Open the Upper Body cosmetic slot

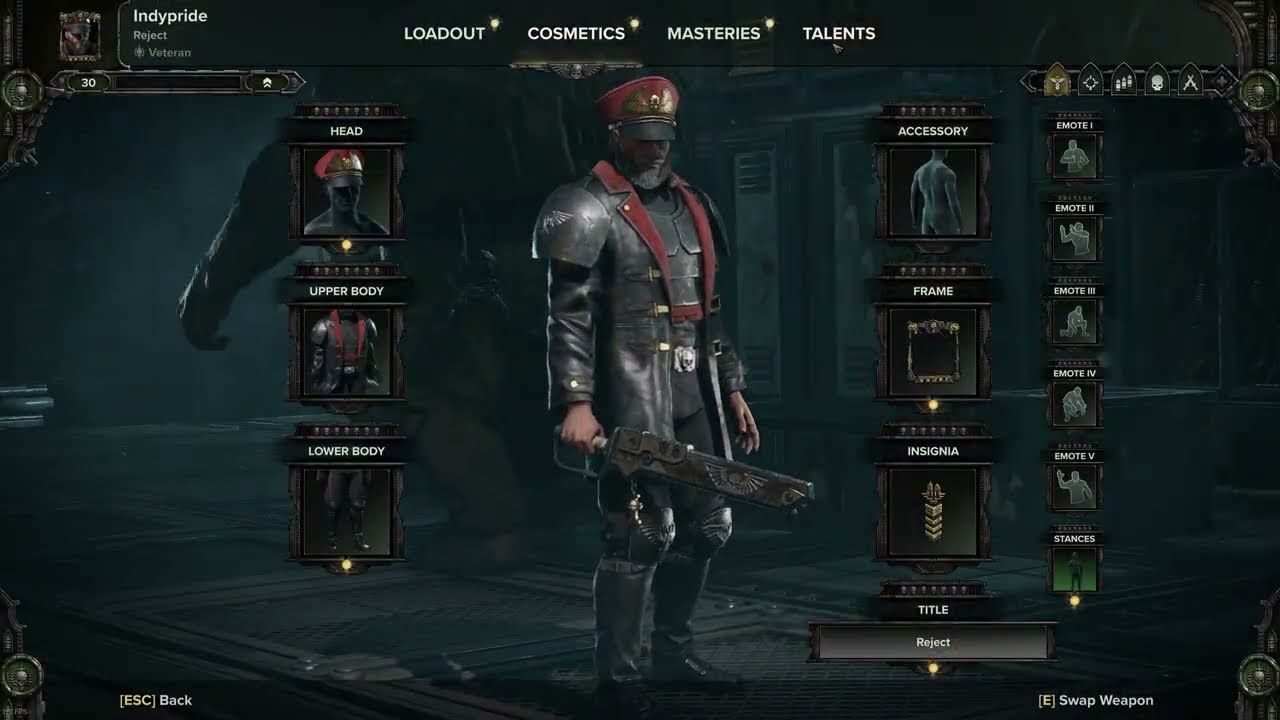pos(346,352)
